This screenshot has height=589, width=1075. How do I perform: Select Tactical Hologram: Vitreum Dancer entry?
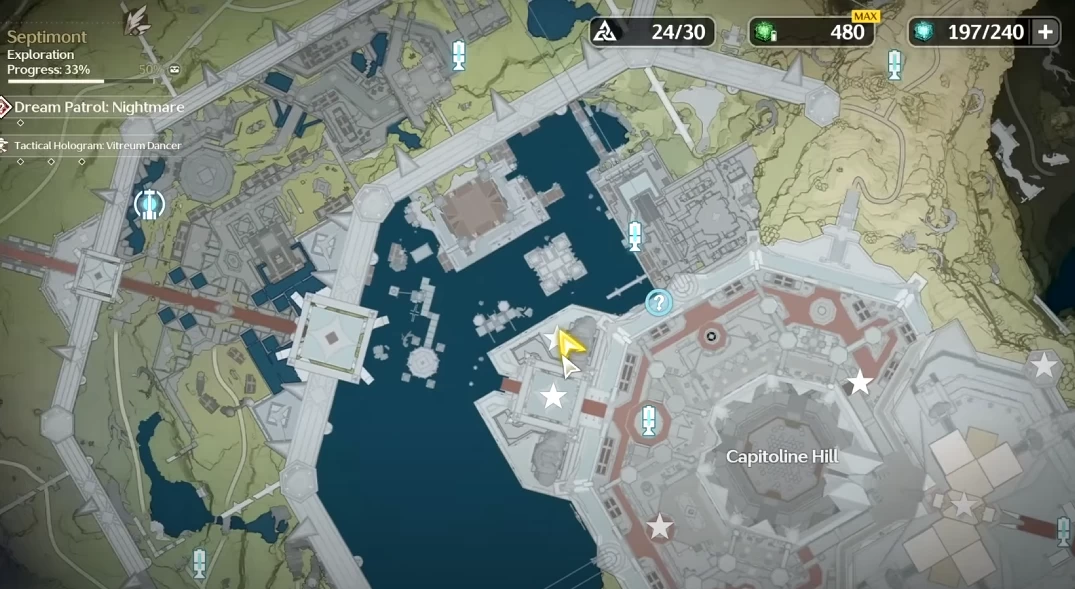tap(98, 146)
